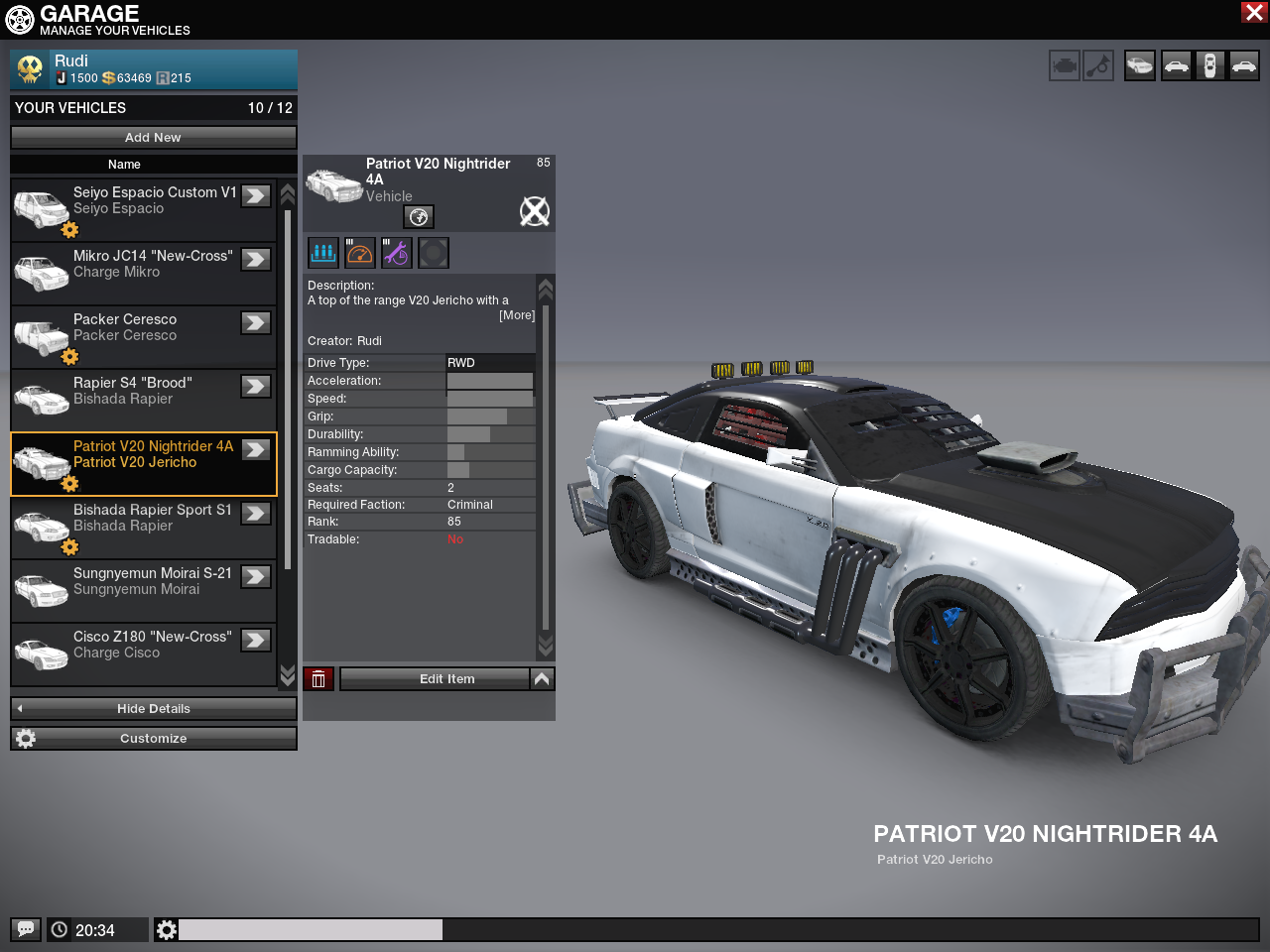Close the Garage window
Viewport: 1270px width, 952px height.
pyautogui.click(x=1254, y=12)
